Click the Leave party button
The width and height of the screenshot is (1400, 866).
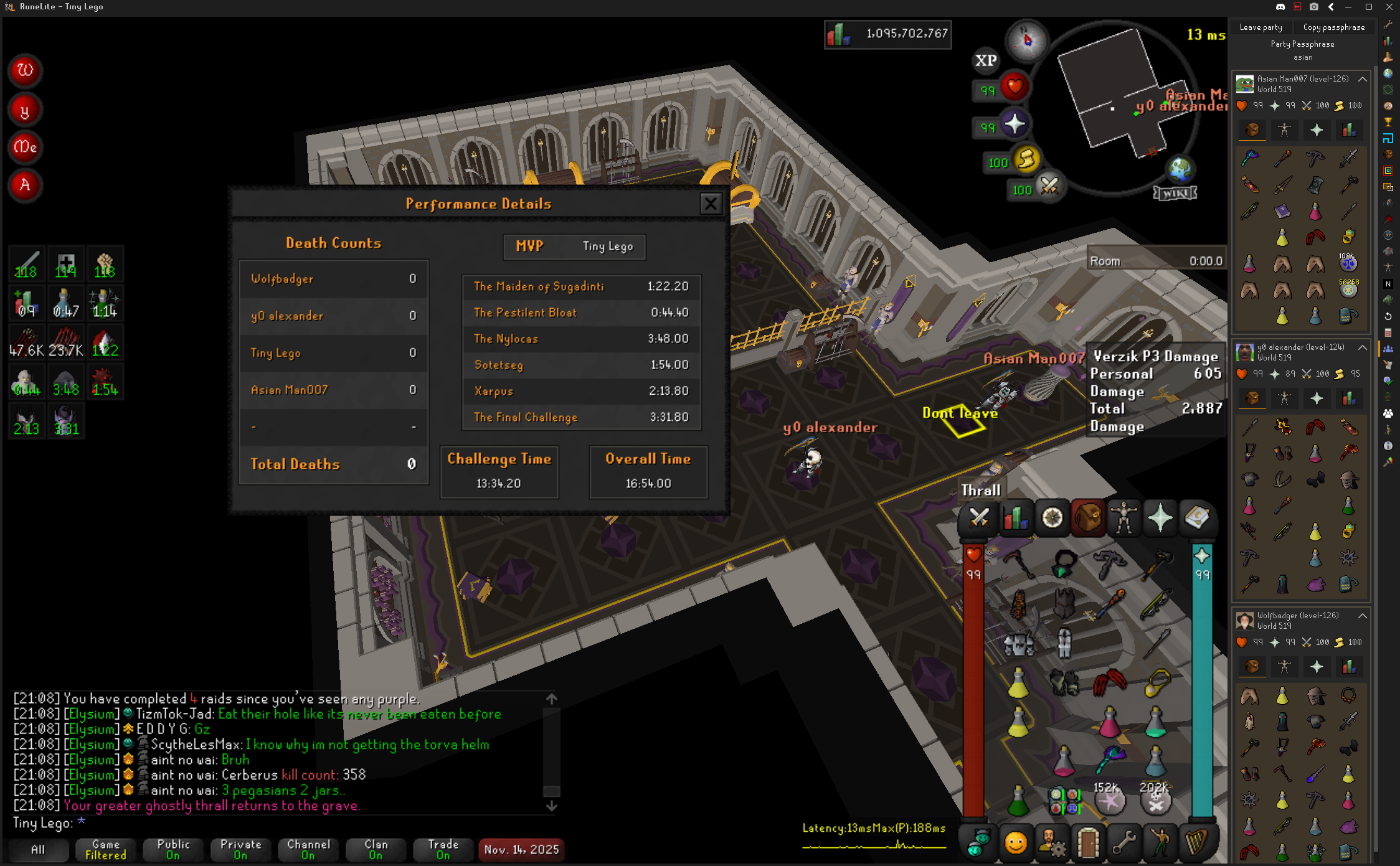1260,27
